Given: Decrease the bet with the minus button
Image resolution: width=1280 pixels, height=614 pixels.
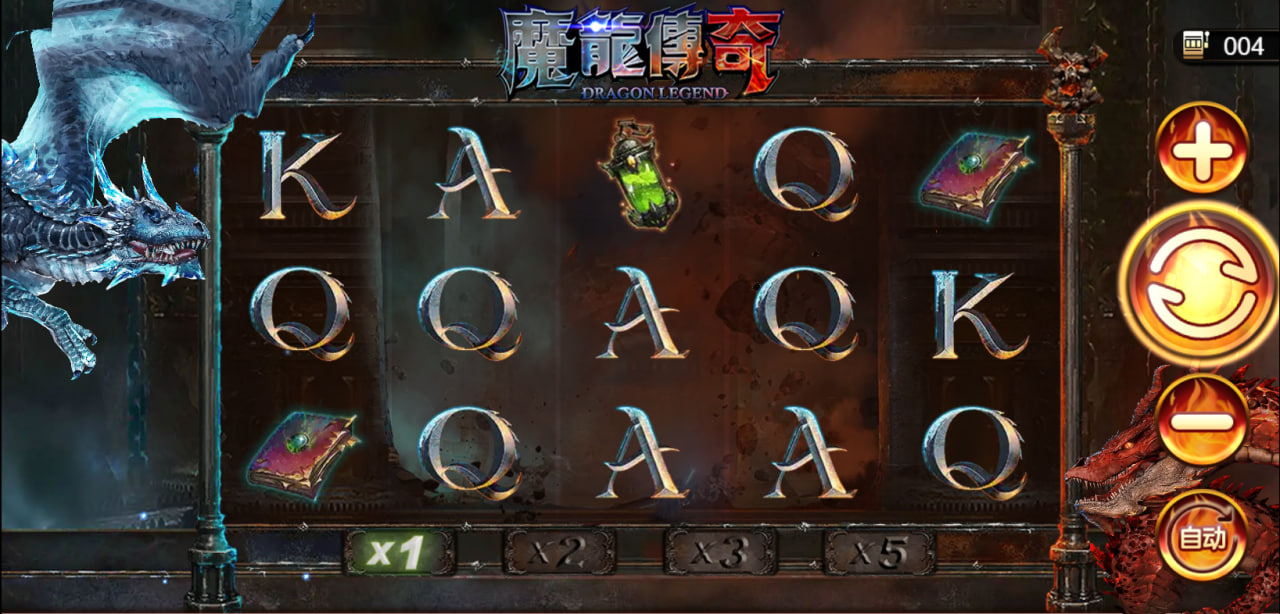Looking at the screenshot, I should click(x=1201, y=420).
